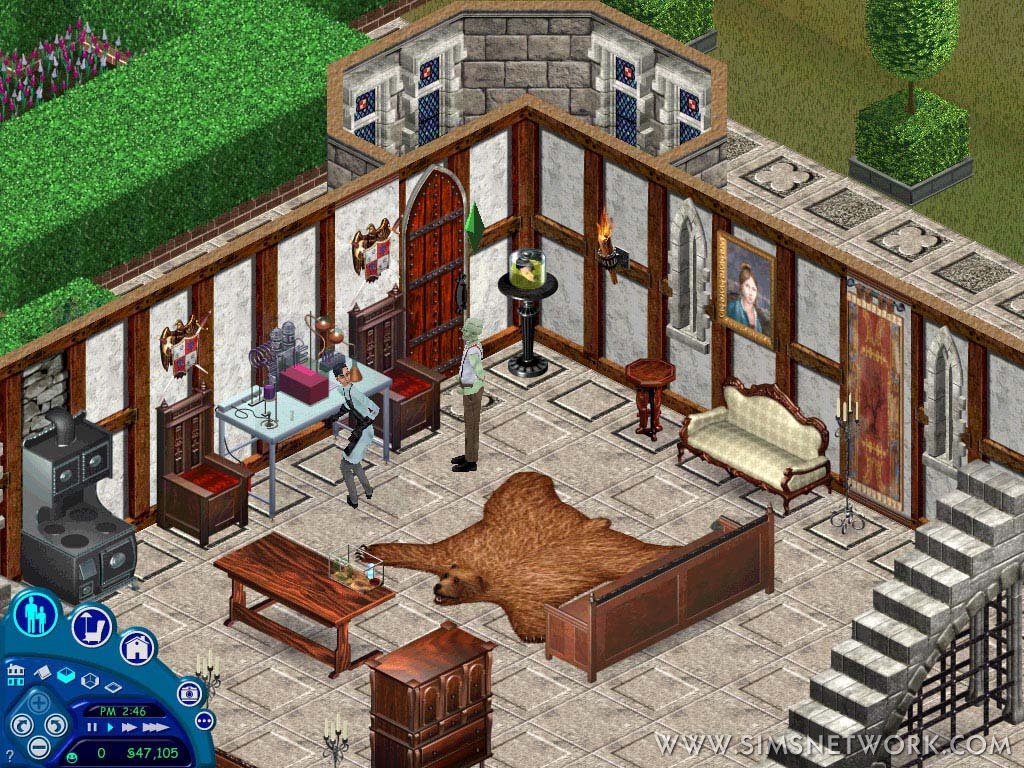1024x768 pixels.
Task: Open the options button with three dots
Action: 205,720
